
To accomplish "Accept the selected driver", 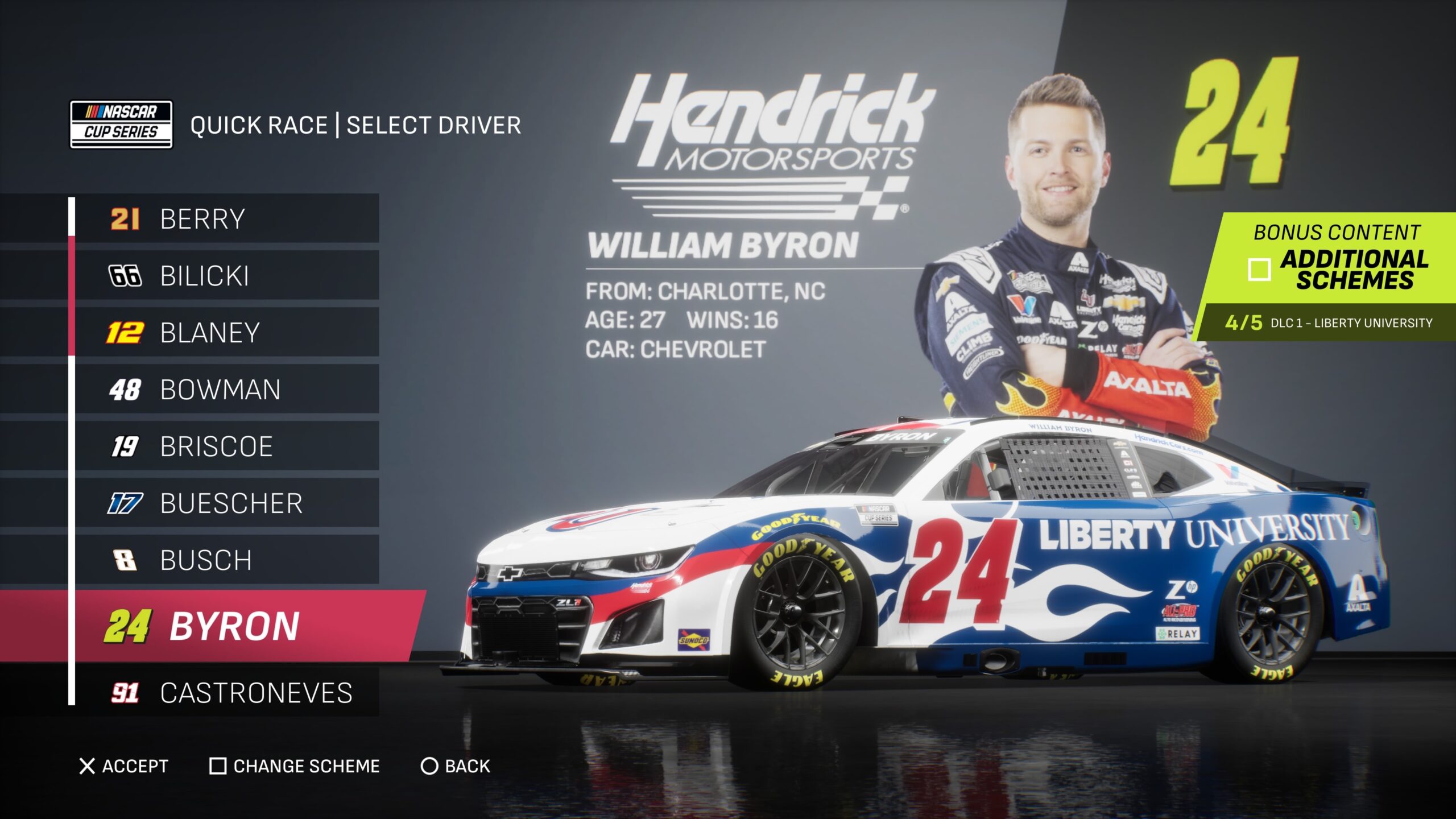I will pyautogui.click(x=124, y=766).
